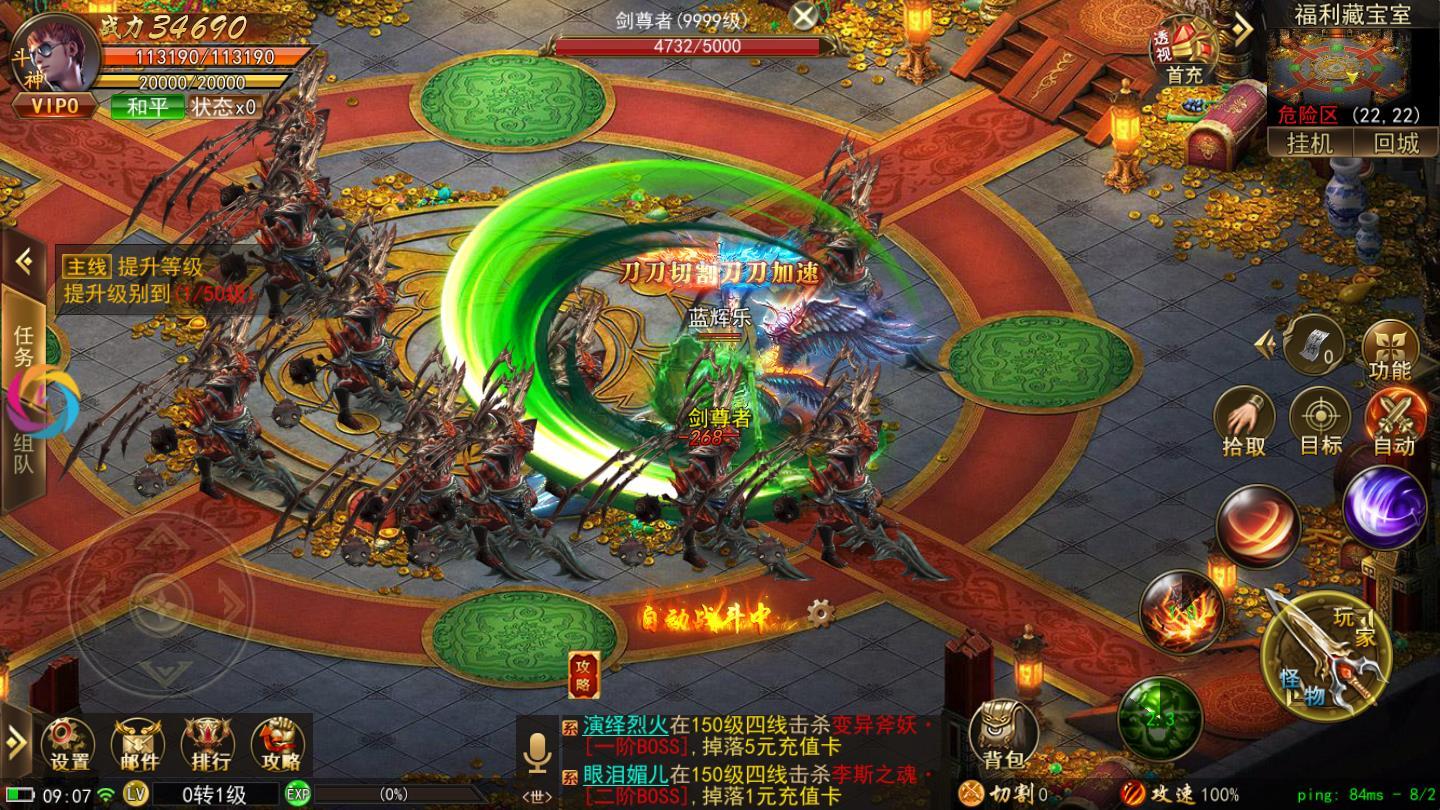Click the 和平 peace mode button
Viewport: 1440px width, 810px height.
click(x=147, y=106)
